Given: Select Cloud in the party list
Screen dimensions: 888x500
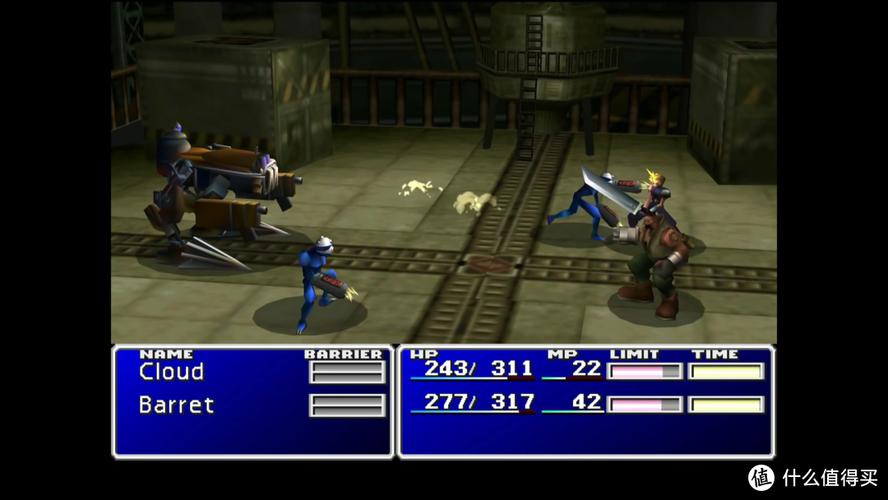Looking at the screenshot, I should pos(171,372).
